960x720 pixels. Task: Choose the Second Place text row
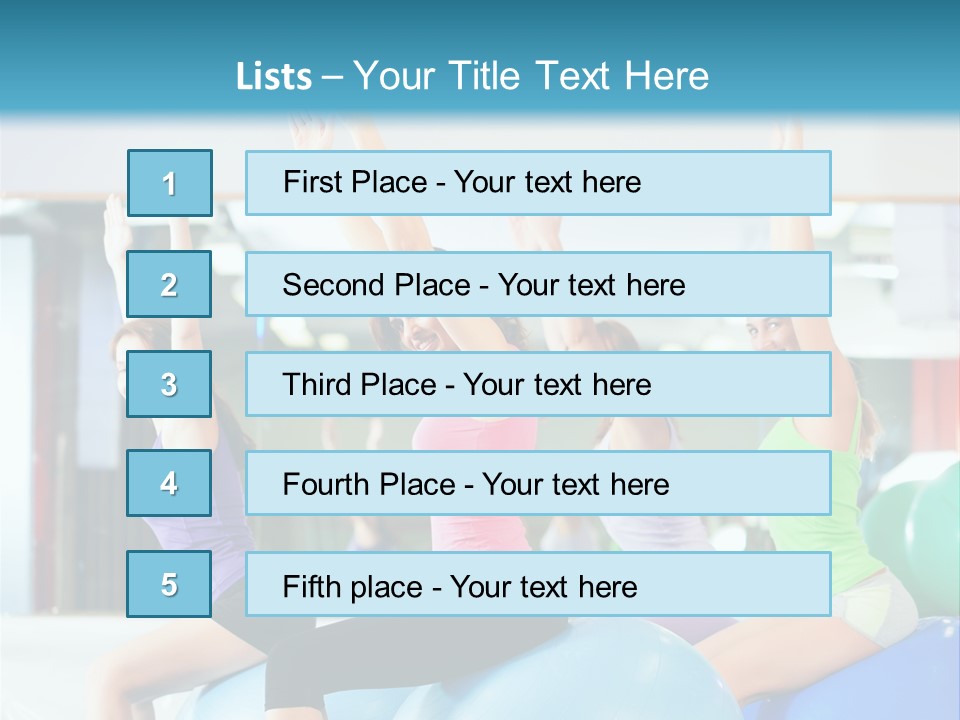pos(538,284)
